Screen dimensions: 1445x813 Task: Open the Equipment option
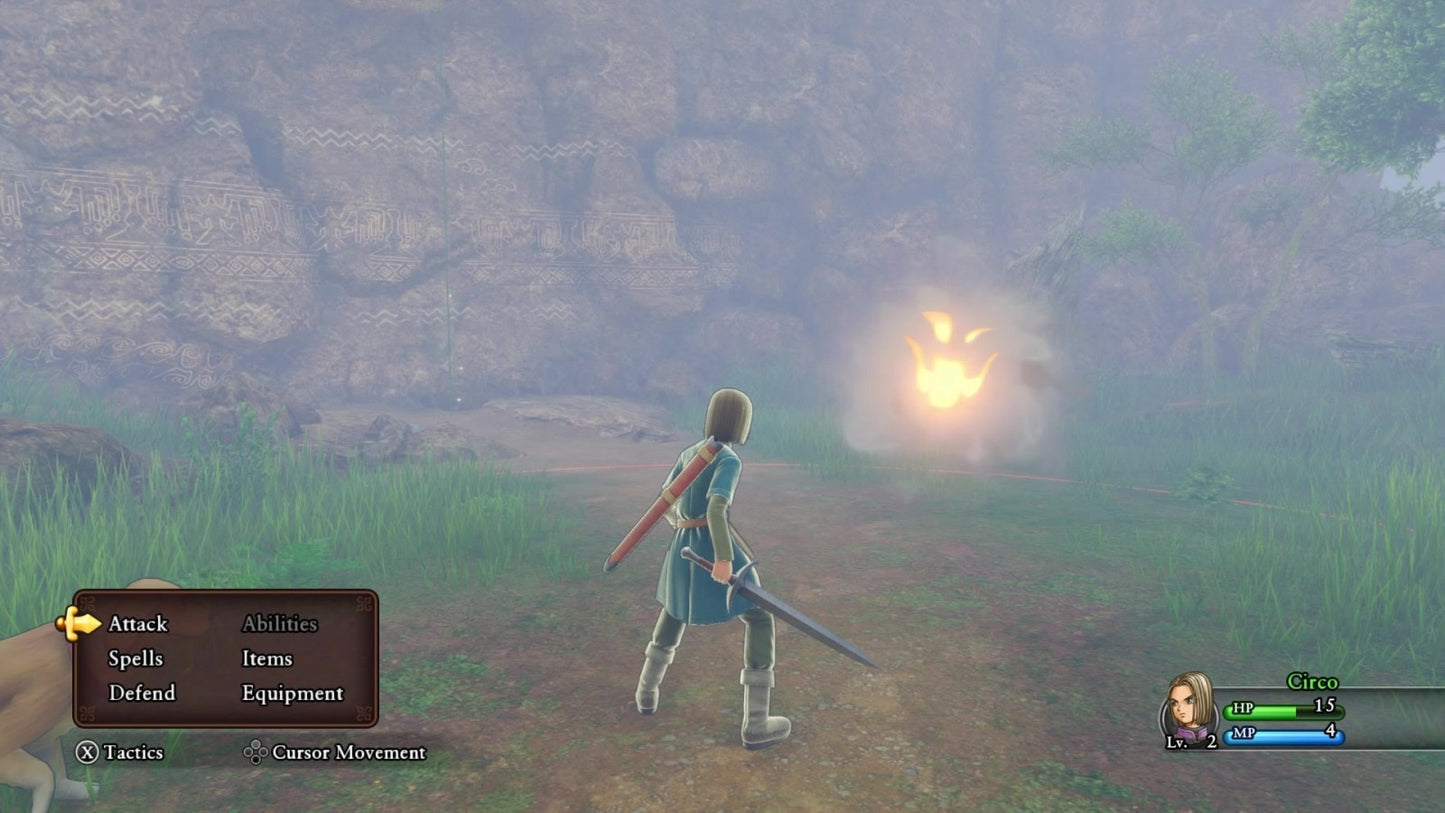click(292, 693)
